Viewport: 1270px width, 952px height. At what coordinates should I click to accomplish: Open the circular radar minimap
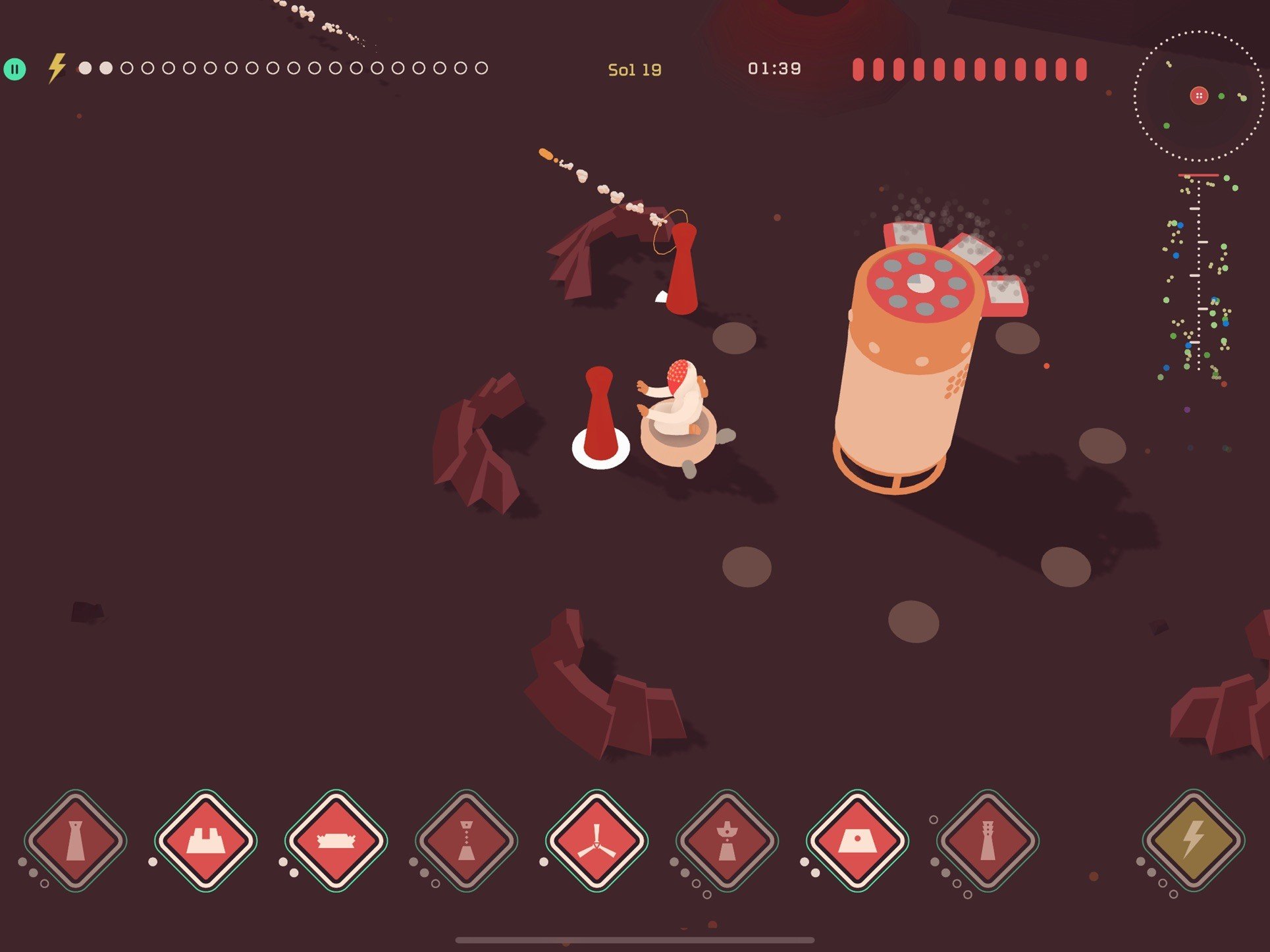tap(1198, 96)
